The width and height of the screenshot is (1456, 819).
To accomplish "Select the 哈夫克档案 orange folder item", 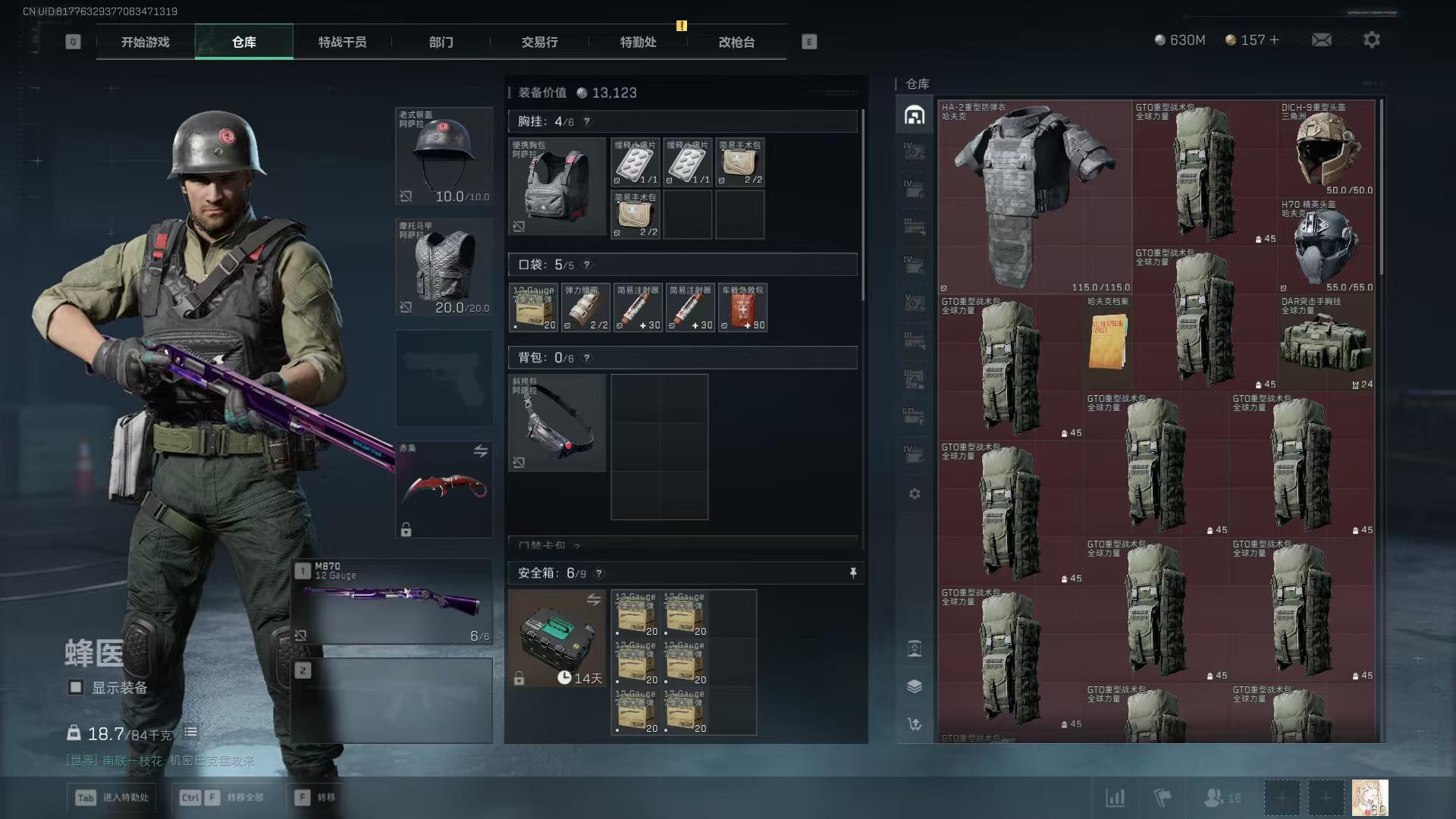I will pyautogui.click(x=1107, y=343).
